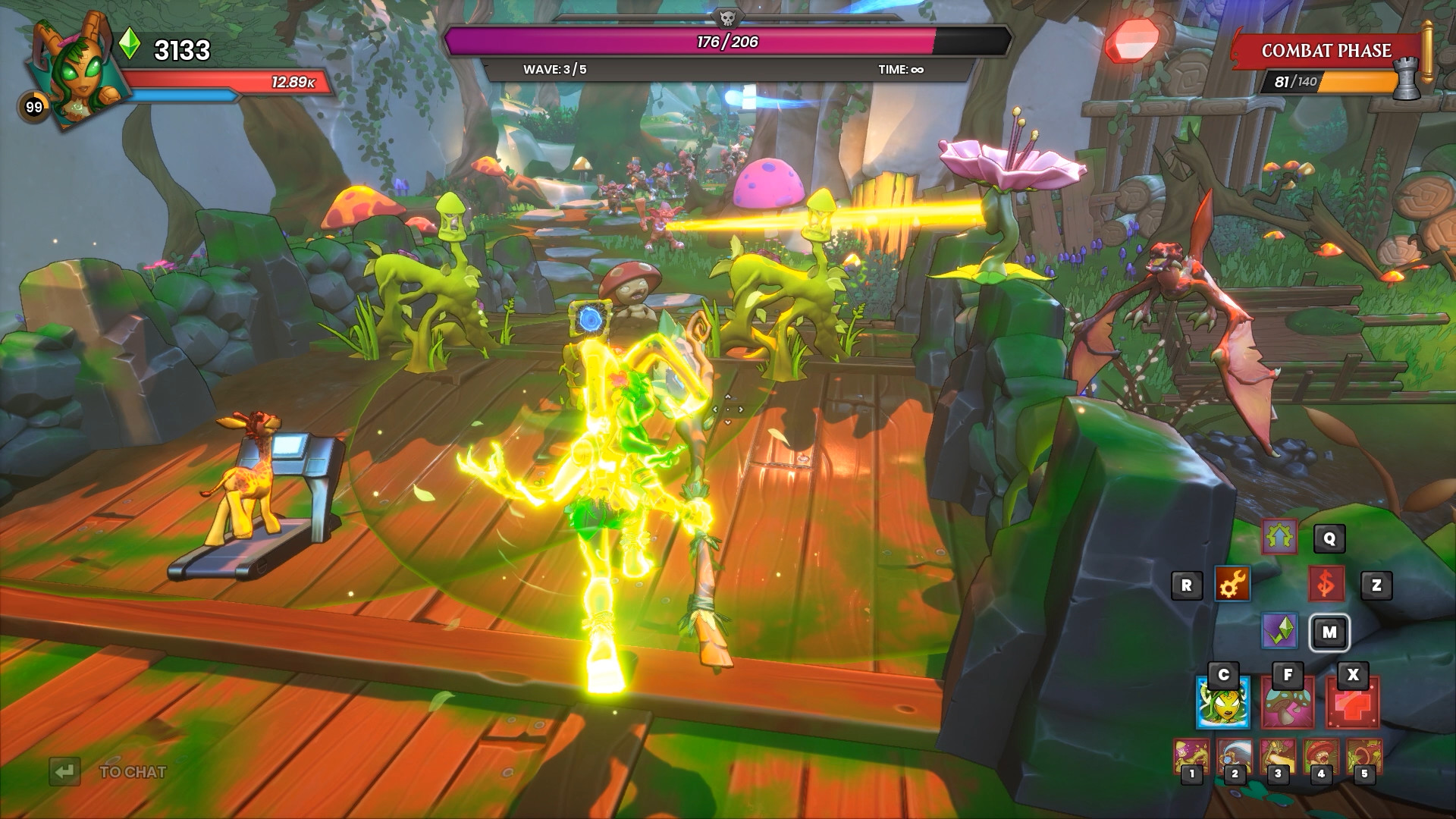Image resolution: width=1456 pixels, height=819 pixels.
Task: Choose the red-capped mushroom defense, slot 4
Action: click(1320, 757)
